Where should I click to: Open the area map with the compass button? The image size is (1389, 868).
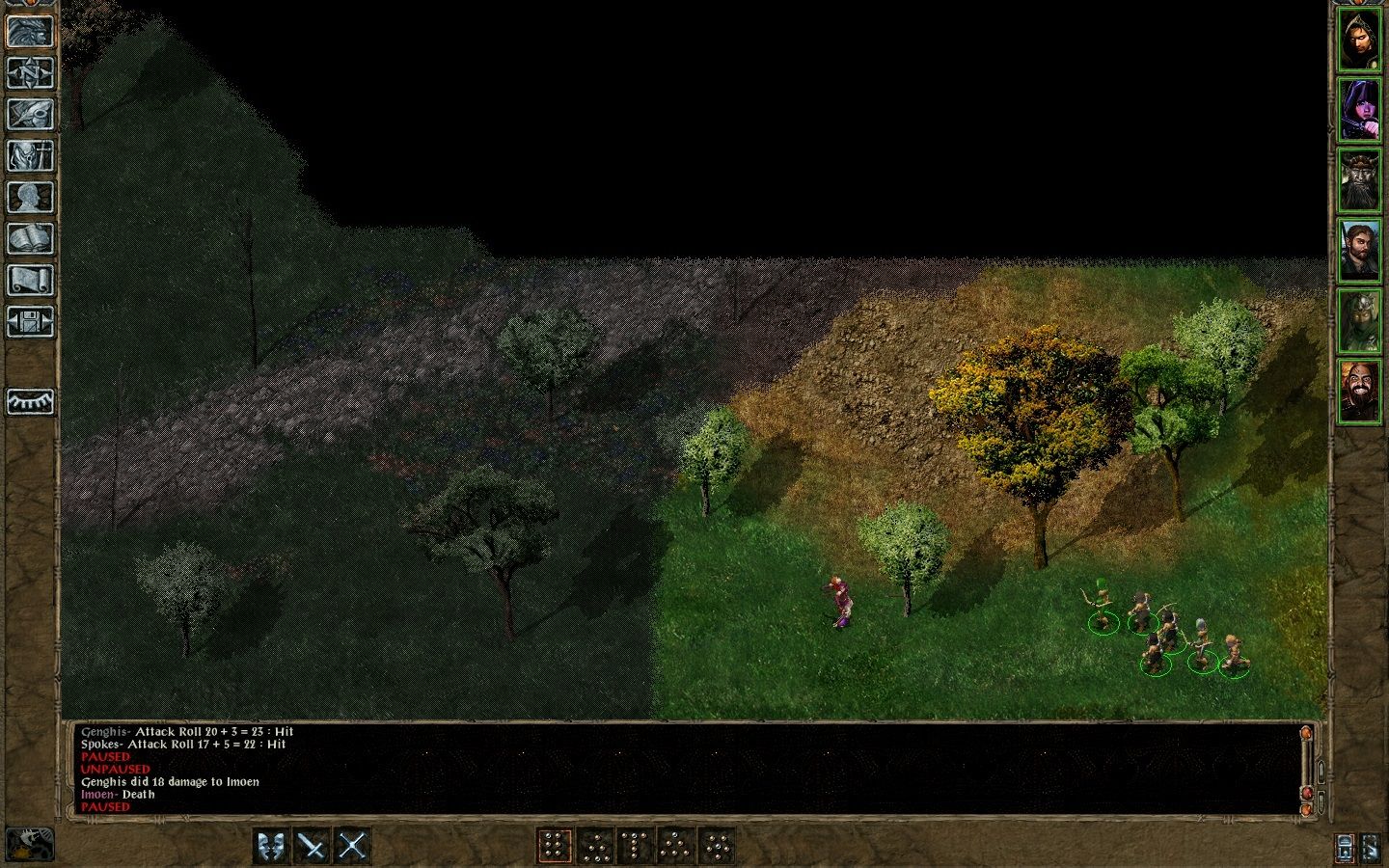30,72
